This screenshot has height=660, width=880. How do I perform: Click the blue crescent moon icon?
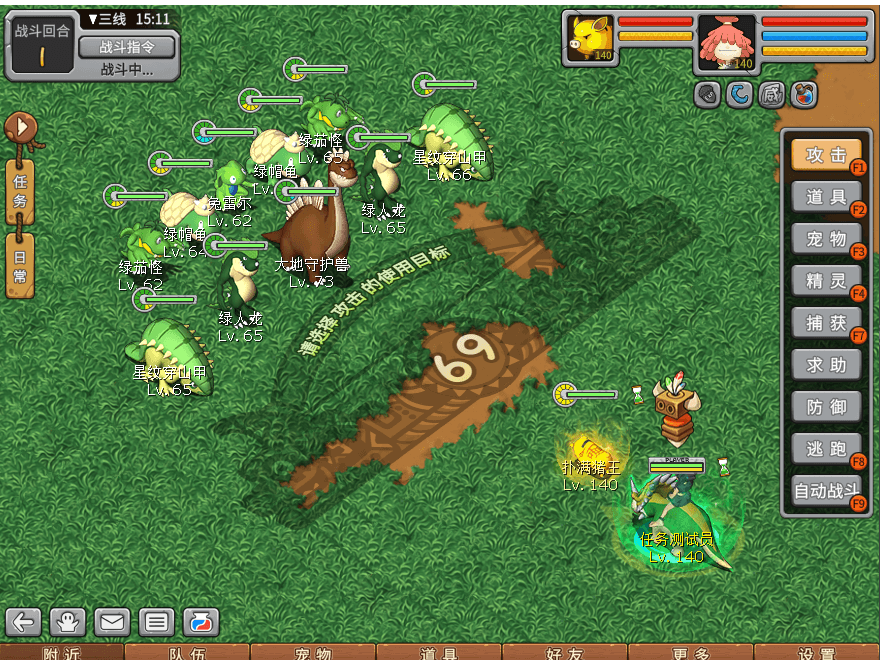739,95
